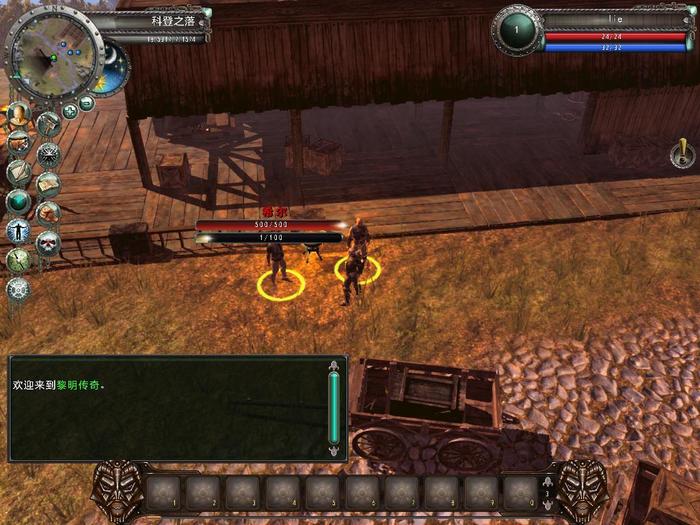Select hotbar slot number 0
The width and height of the screenshot is (700, 525).
coord(521,492)
